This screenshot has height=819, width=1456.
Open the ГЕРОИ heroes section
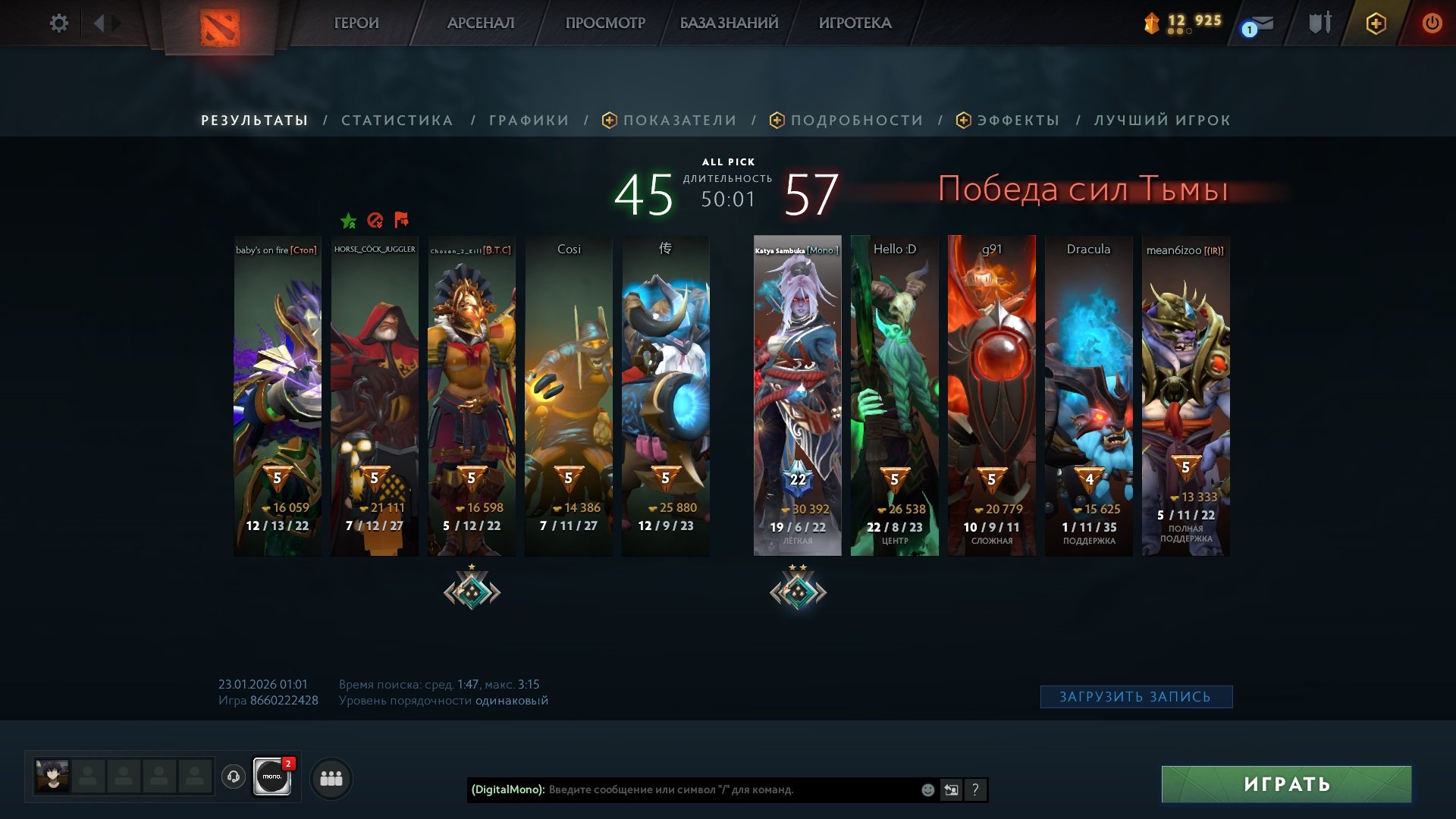tap(356, 23)
